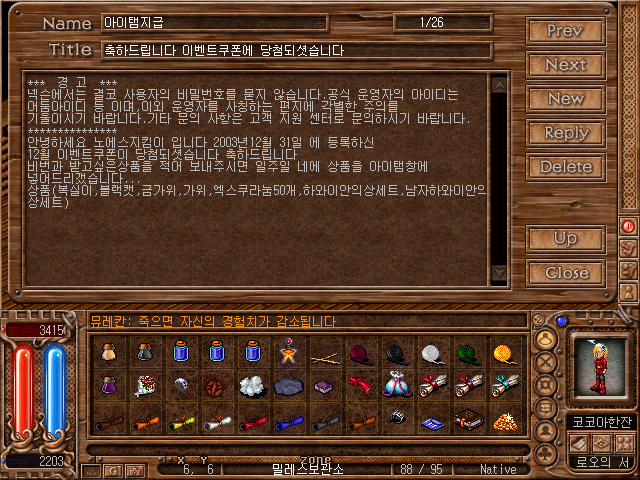Select the star-shaped doll item
The height and width of the screenshot is (480, 640).
(289, 353)
